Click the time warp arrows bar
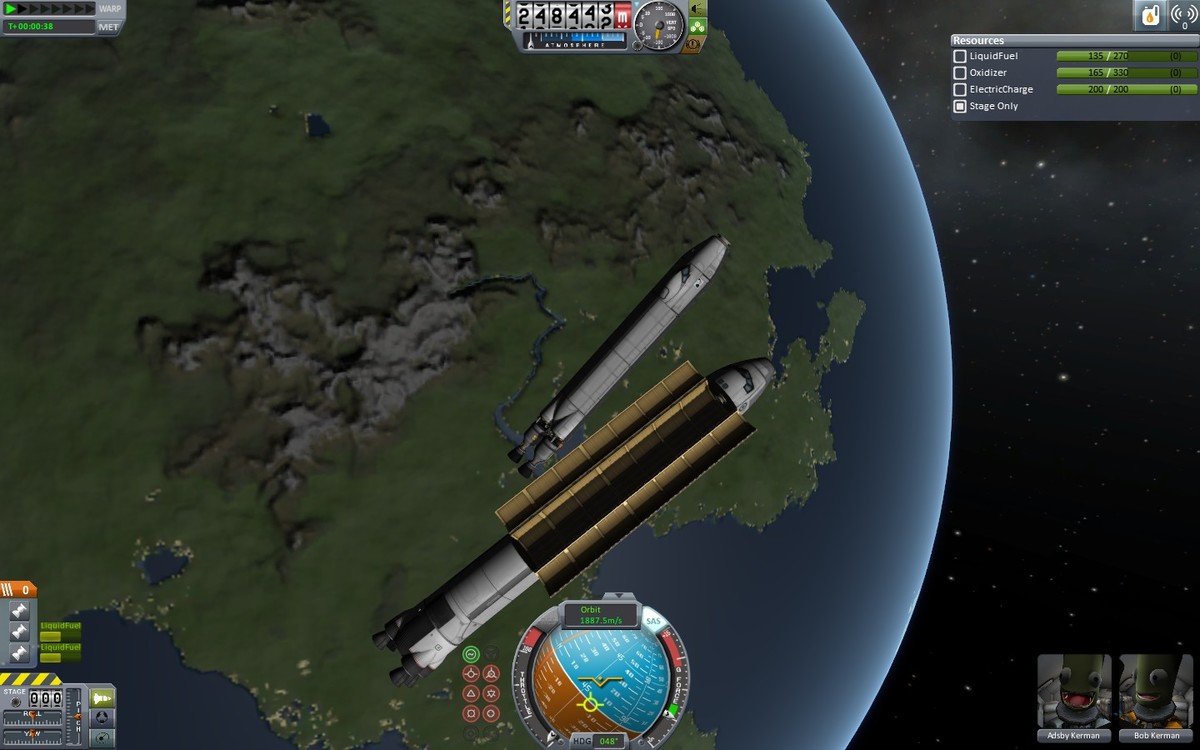Viewport: 1200px width, 750px height. click(x=48, y=9)
